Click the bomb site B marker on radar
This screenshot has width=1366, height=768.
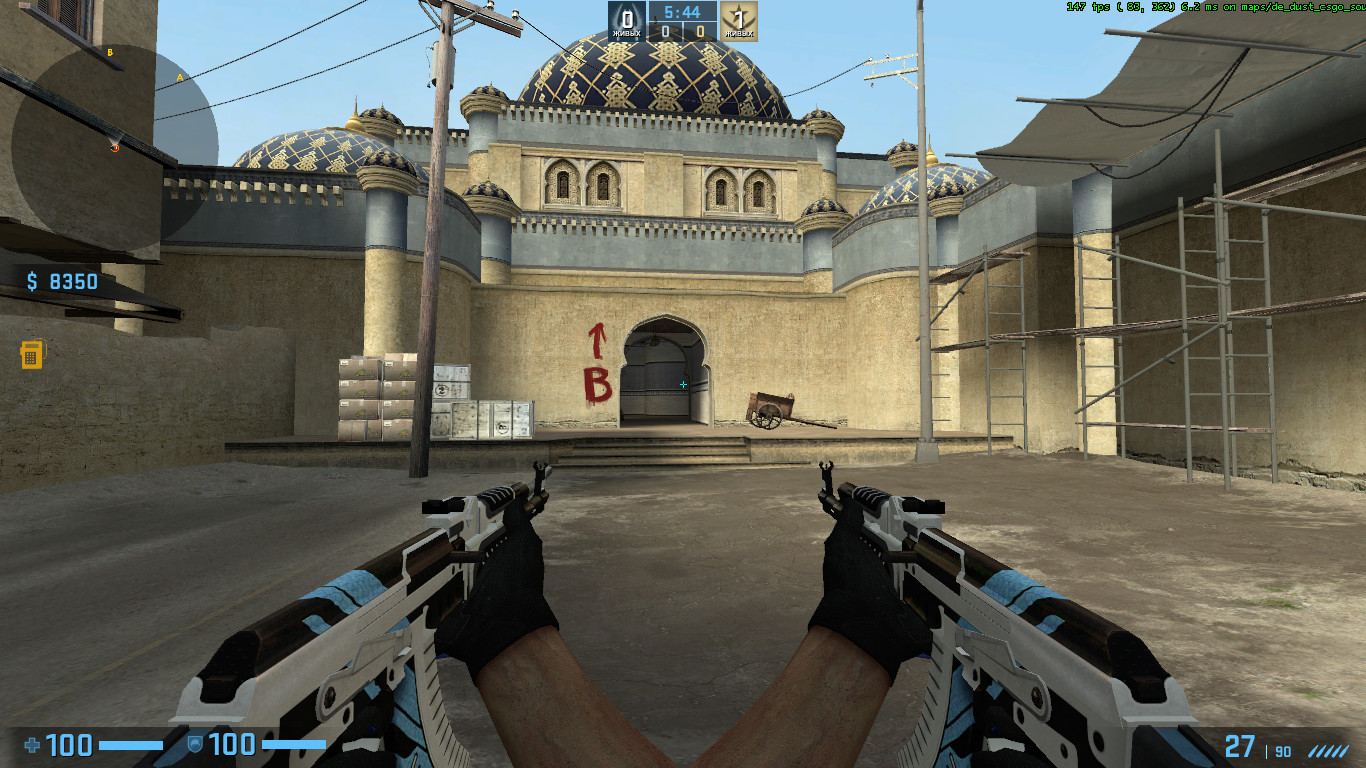(111, 52)
